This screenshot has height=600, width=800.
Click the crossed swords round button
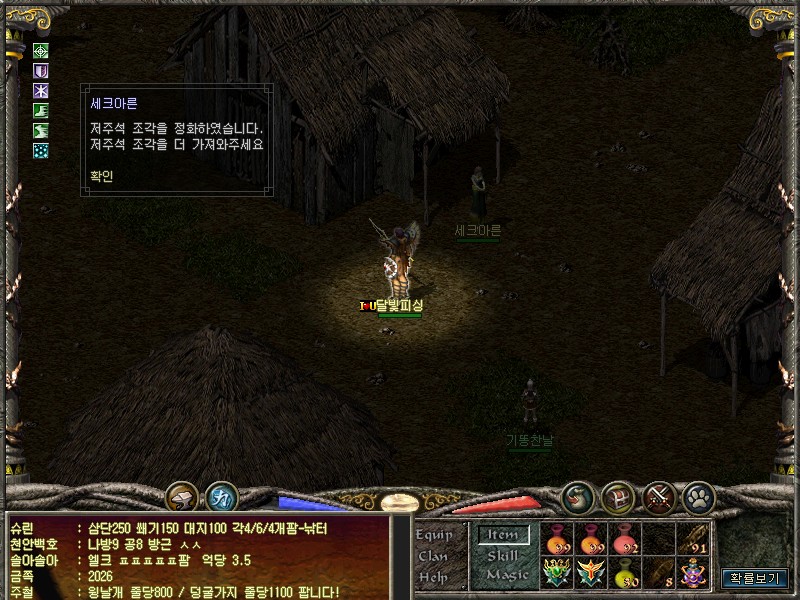coord(659,496)
